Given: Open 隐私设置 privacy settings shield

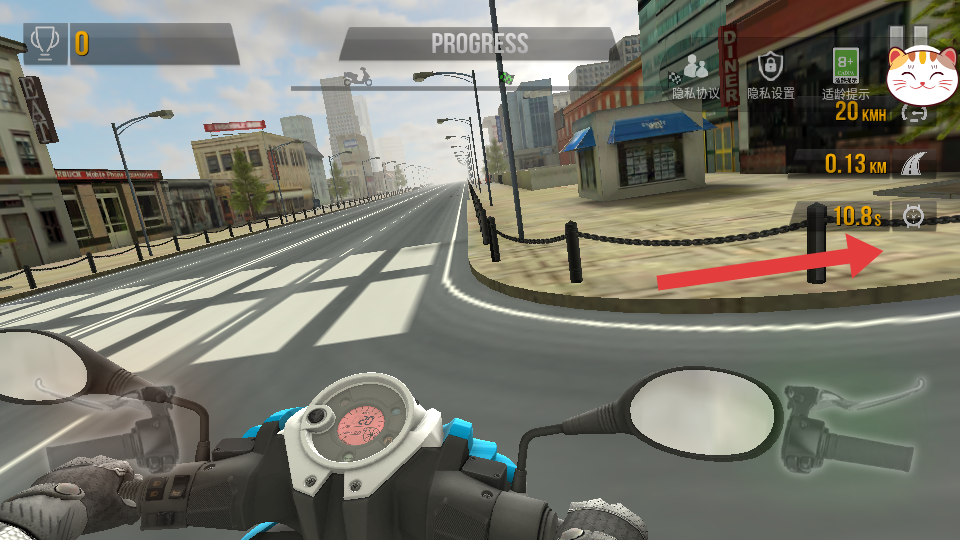Looking at the screenshot, I should pyautogui.click(x=770, y=75).
